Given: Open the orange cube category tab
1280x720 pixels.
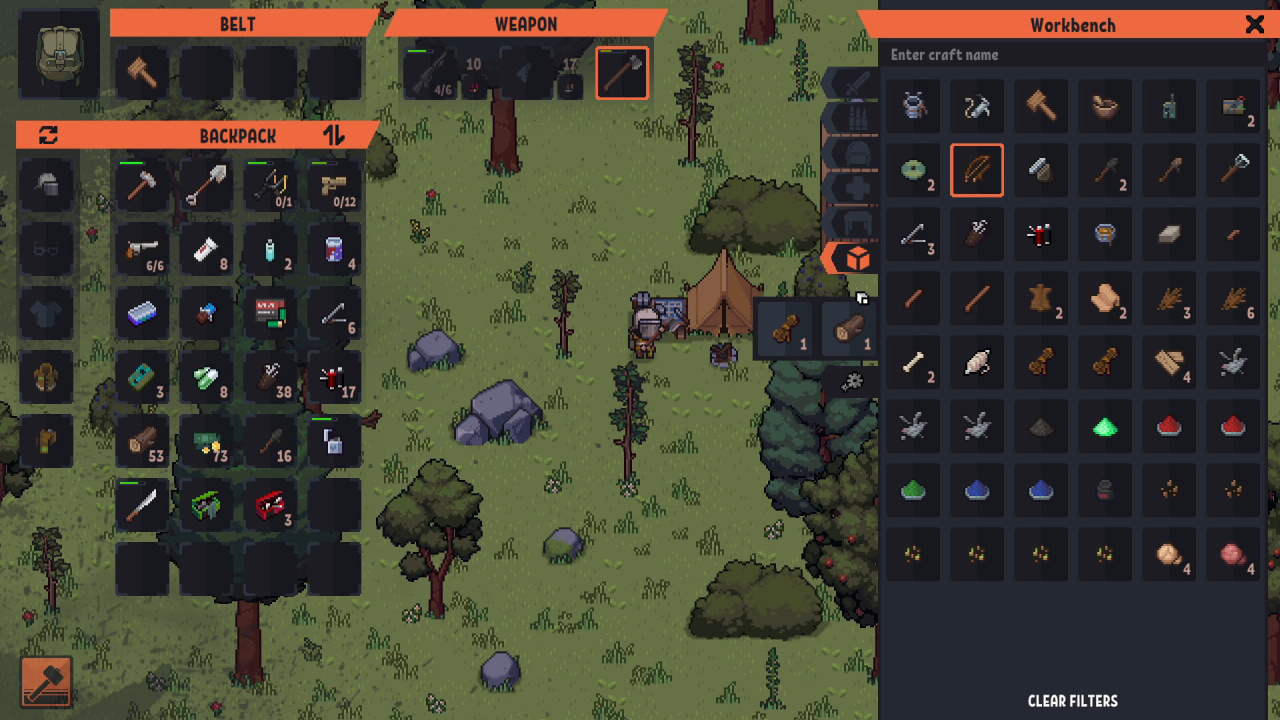Looking at the screenshot, I should click(856, 259).
